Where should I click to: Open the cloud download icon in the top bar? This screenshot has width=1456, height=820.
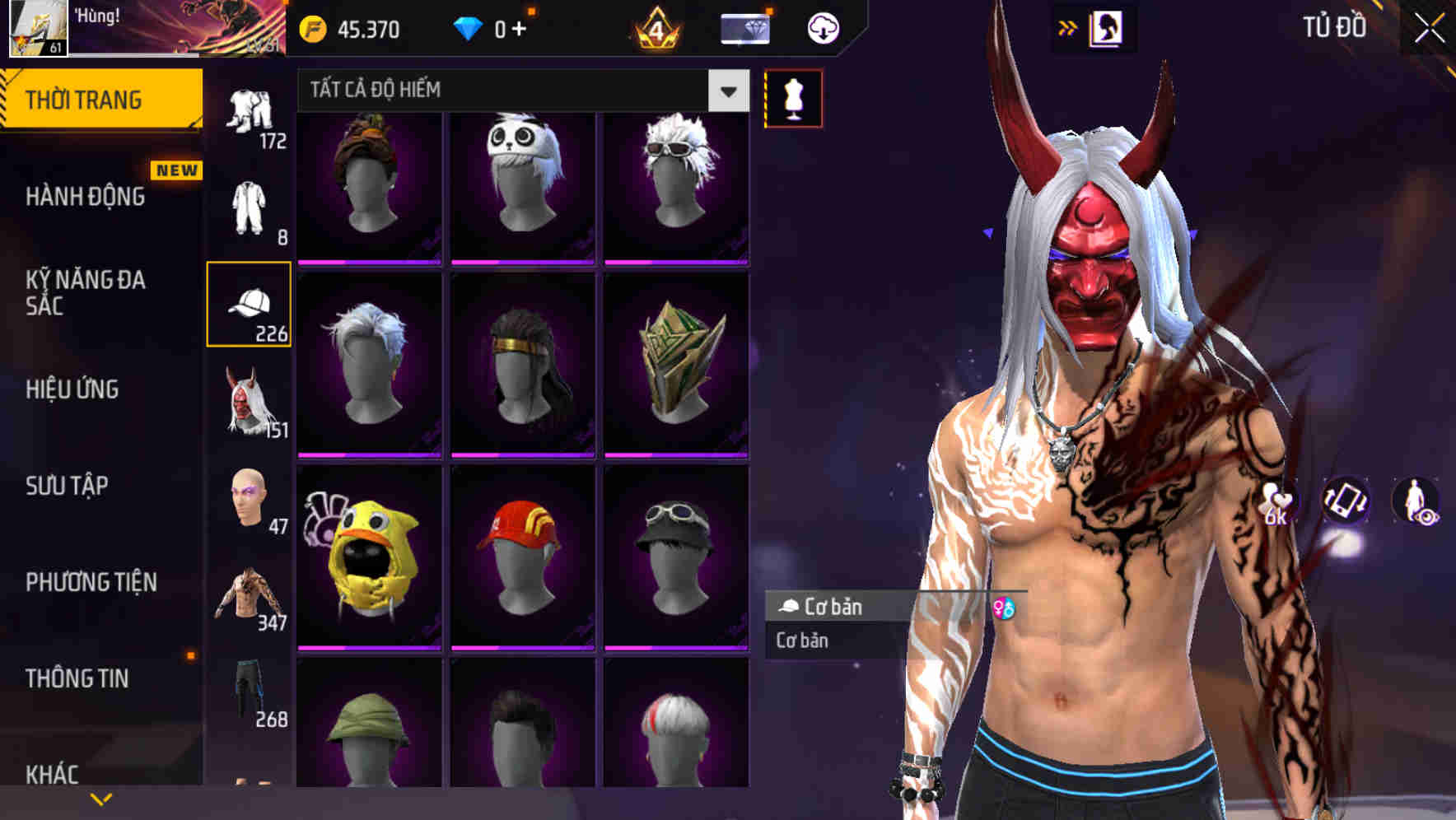tap(823, 27)
